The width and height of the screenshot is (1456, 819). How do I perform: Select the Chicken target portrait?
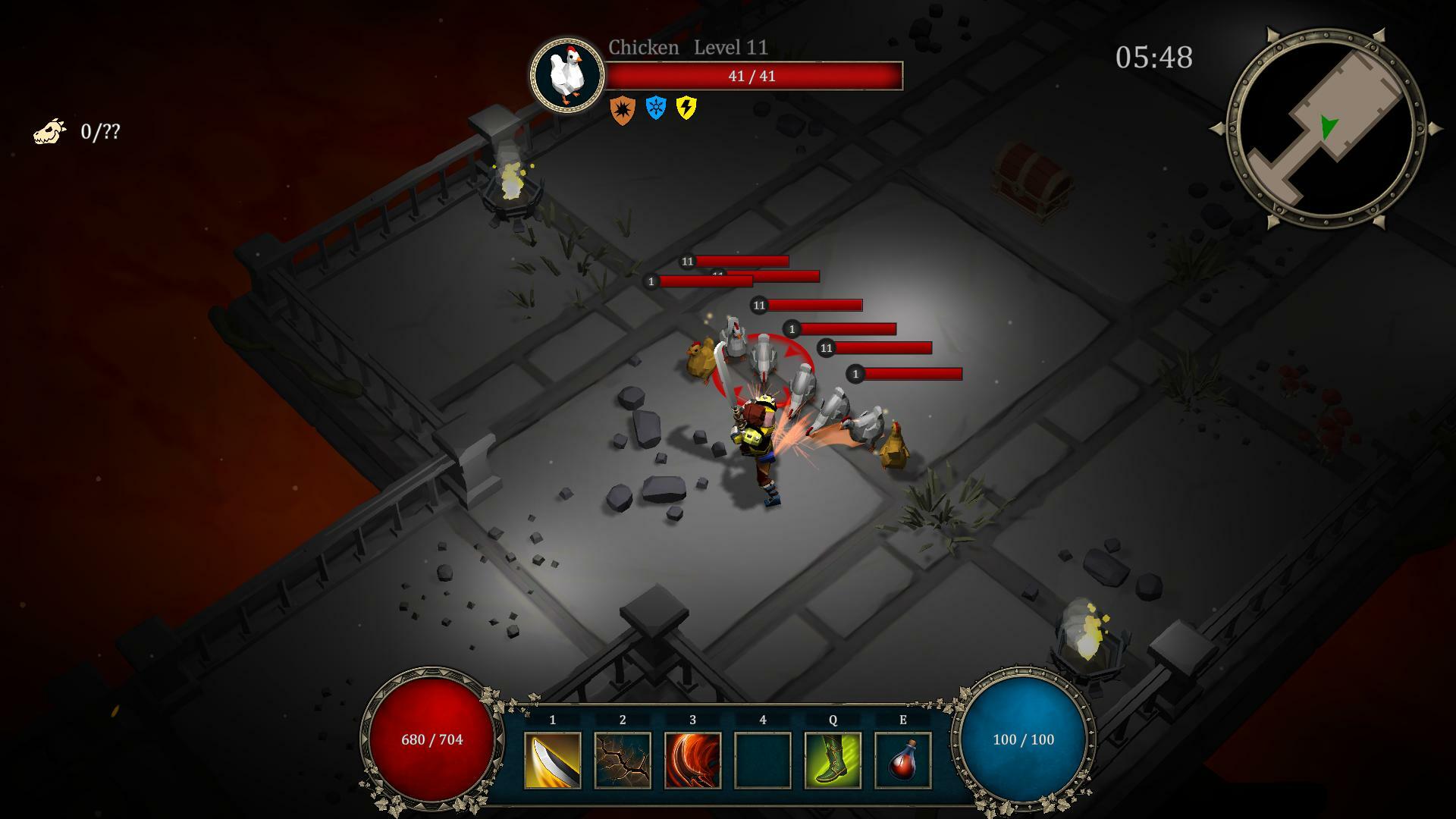pos(566,75)
